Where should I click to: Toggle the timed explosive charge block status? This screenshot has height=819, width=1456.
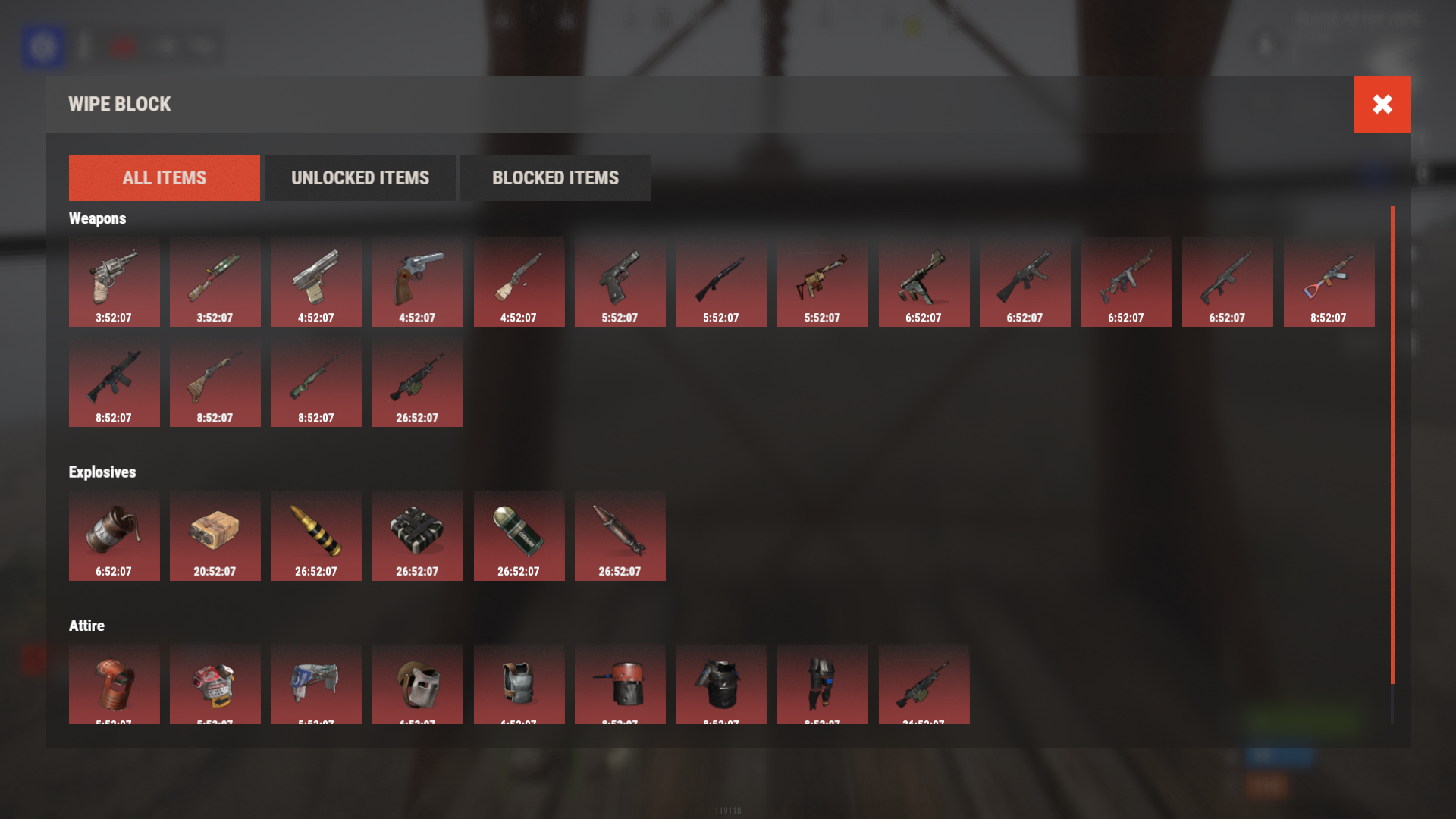pos(418,535)
